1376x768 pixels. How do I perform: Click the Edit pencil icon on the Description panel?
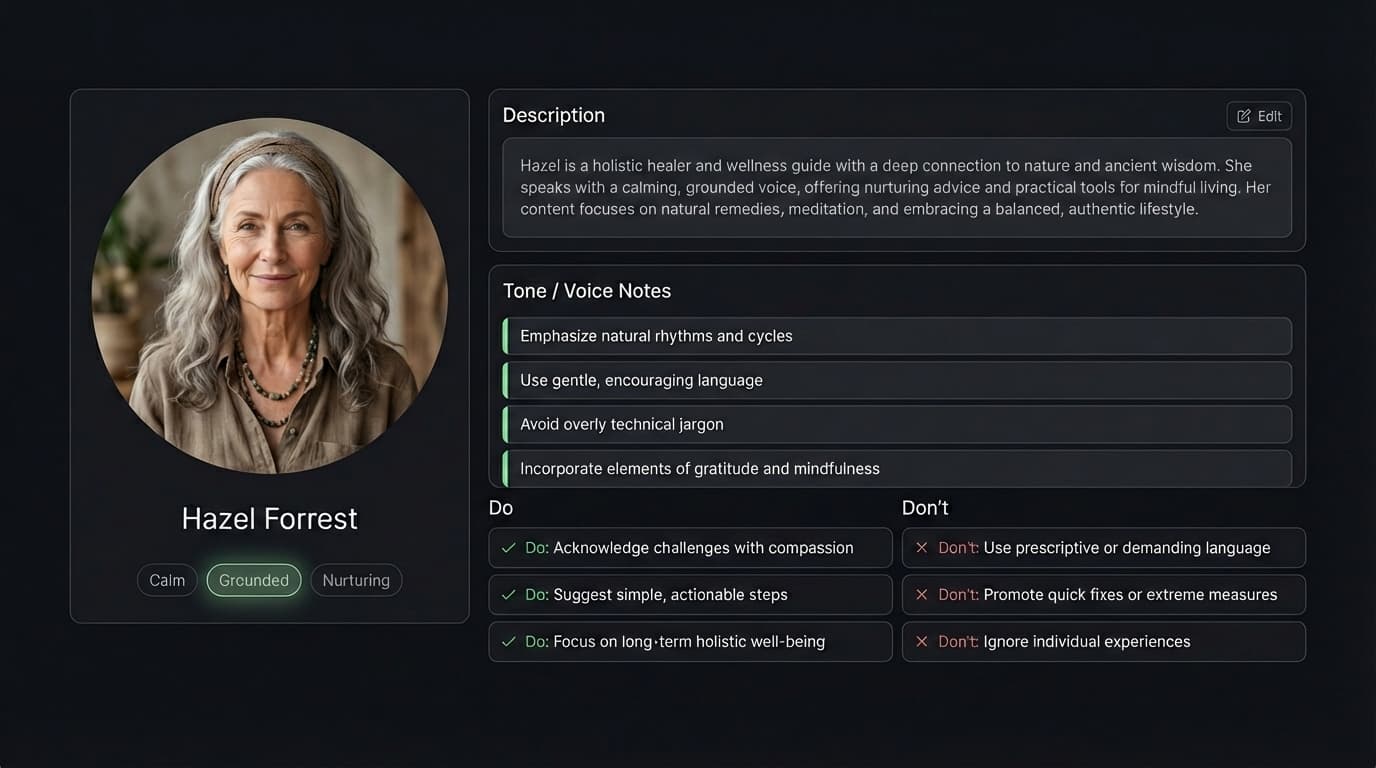coord(1244,115)
